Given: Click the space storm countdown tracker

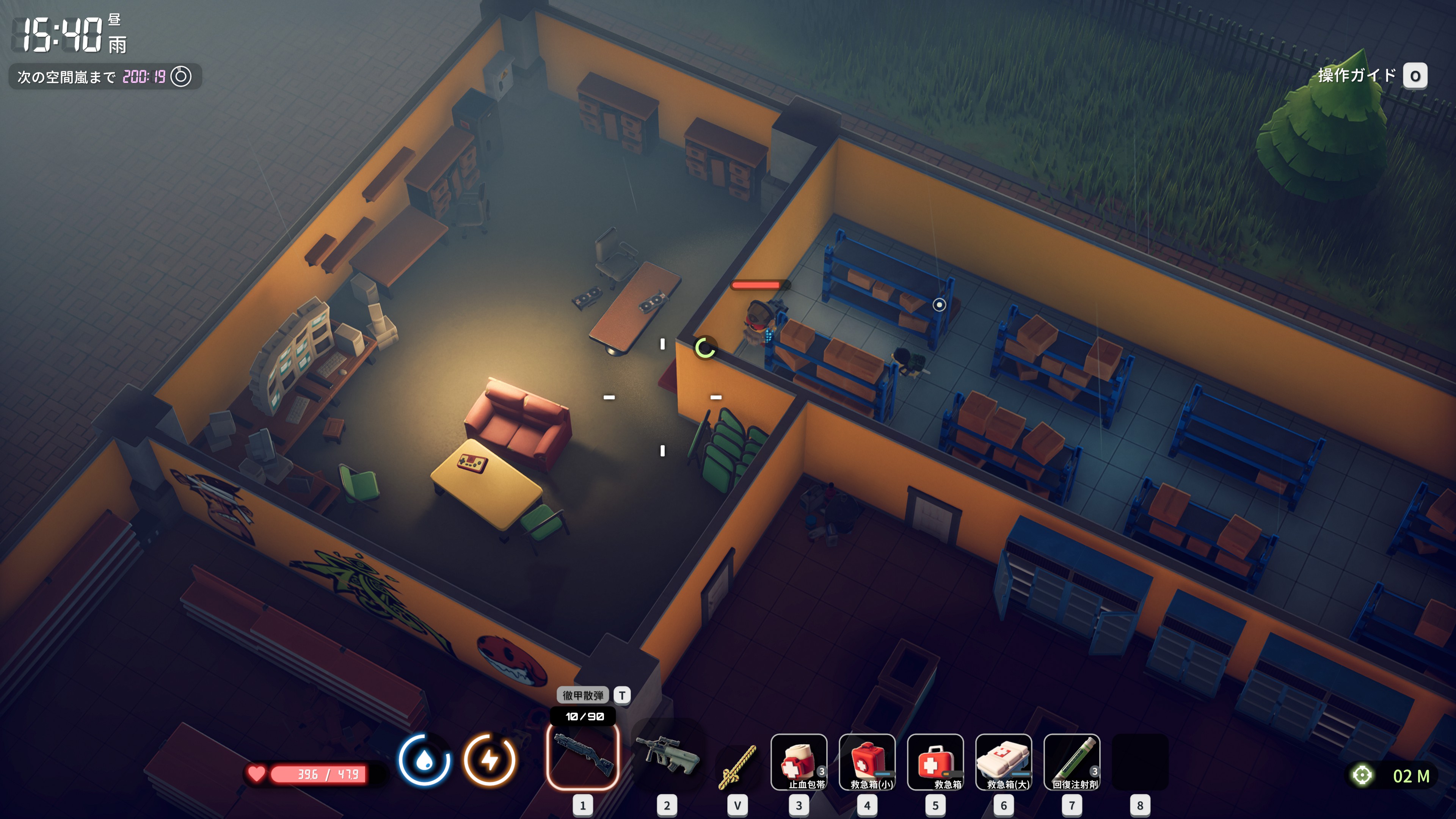Looking at the screenshot, I should pos(105,76).
